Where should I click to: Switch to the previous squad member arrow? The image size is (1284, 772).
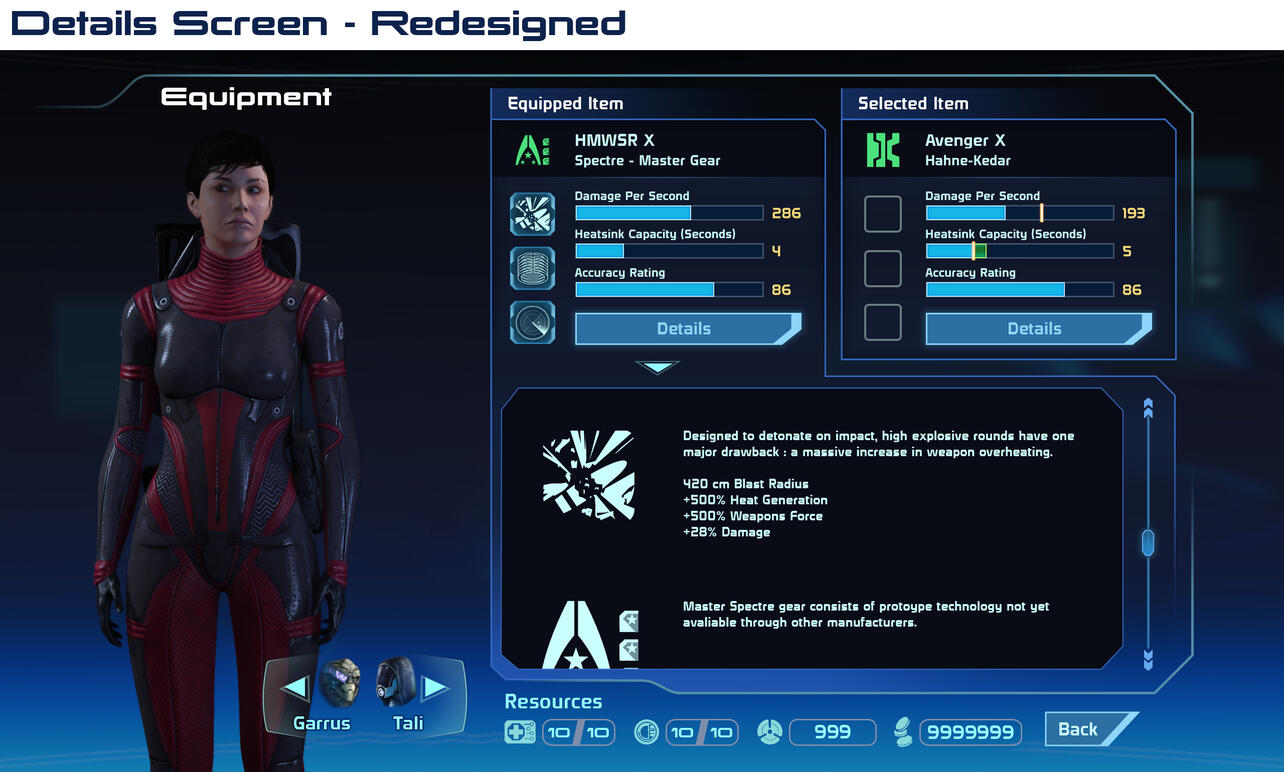(x=294, y=688)
